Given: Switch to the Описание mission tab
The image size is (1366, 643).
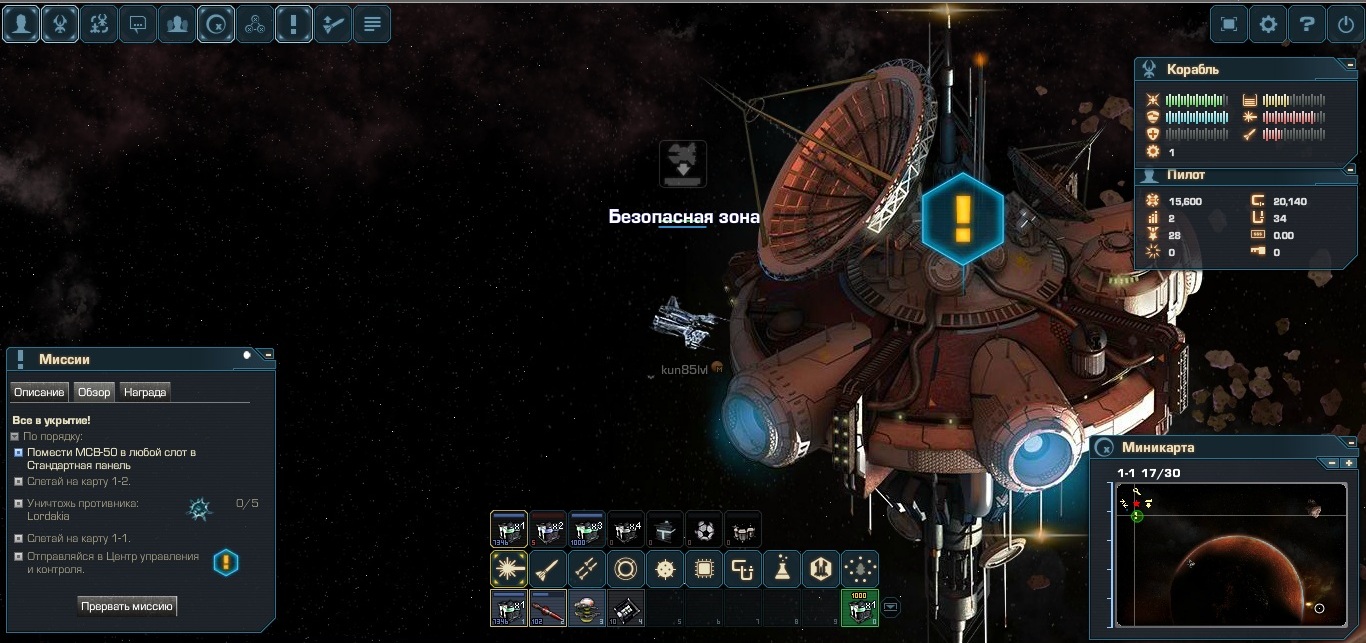Looking at the screenshot, I should tap(40, 392).
